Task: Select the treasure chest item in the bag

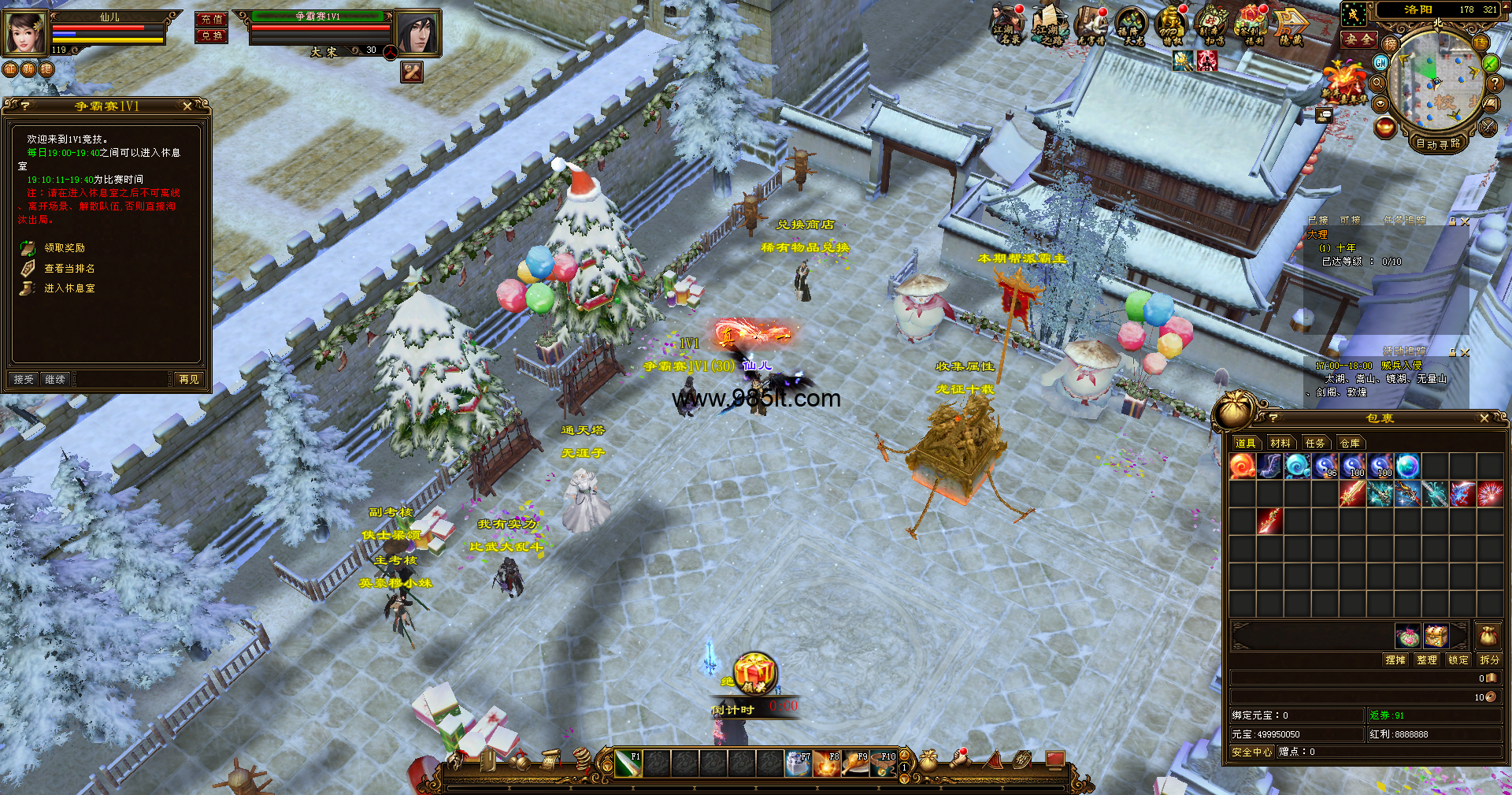Action: 1436,635
